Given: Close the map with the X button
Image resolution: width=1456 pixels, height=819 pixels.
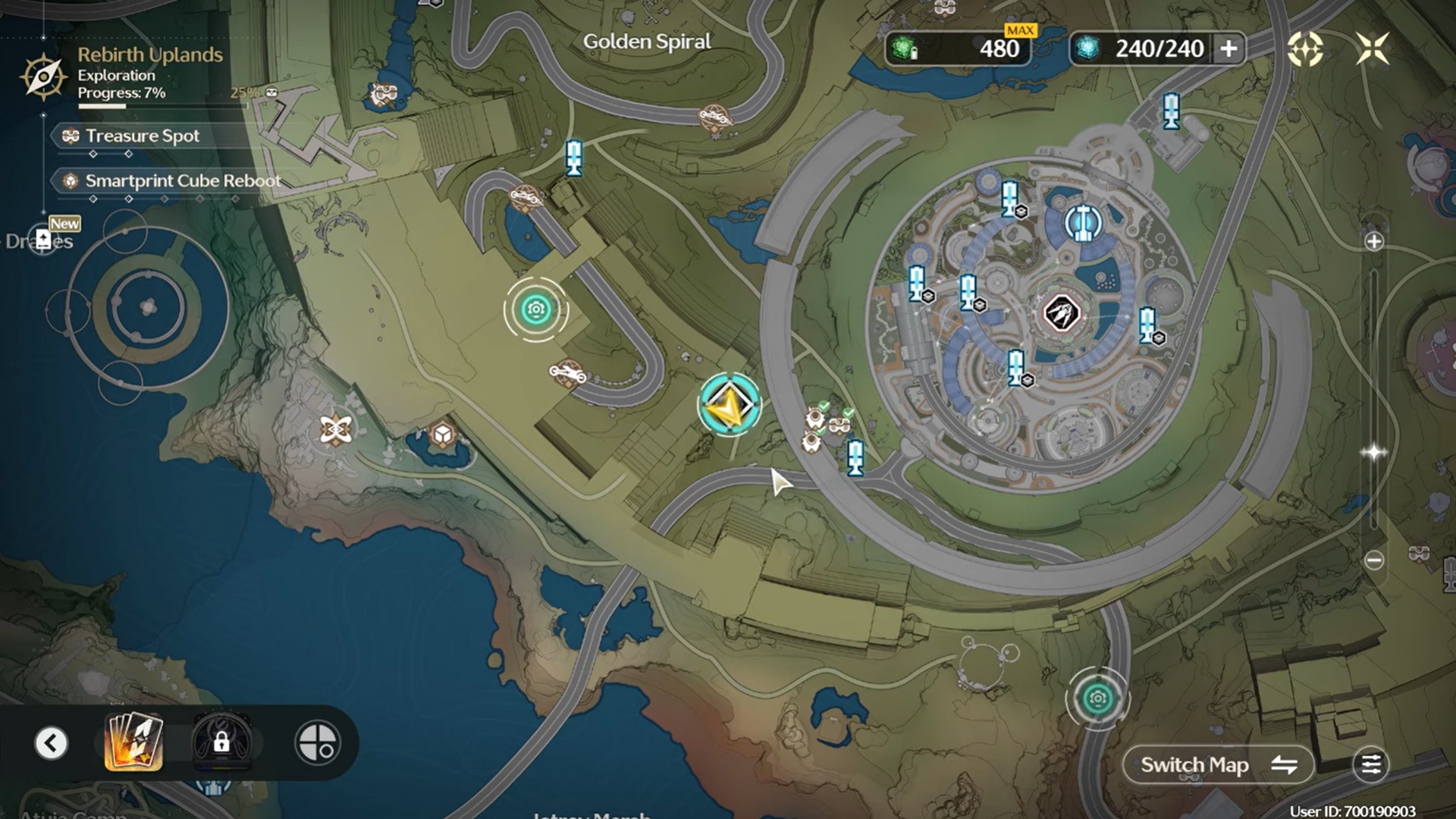Looking at the screenshot, I should click(x=1372, y=49).
